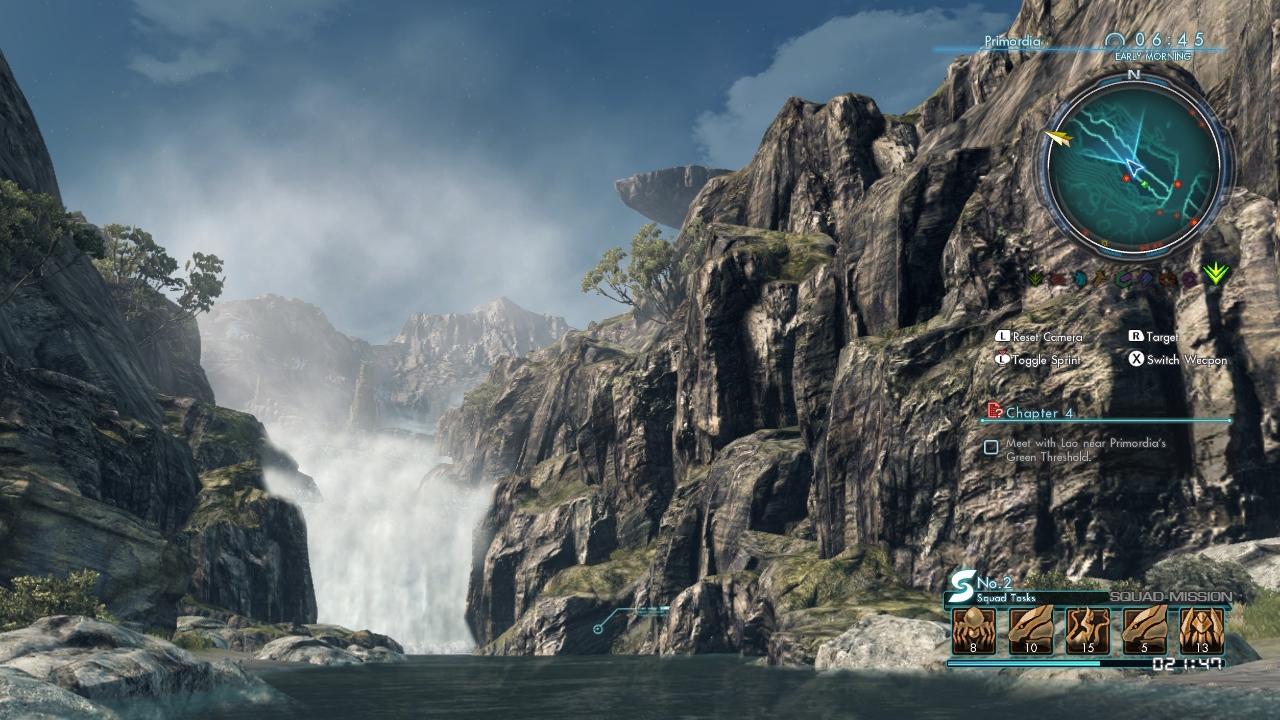Select the armored insect squad task showing 13
Screen dimensions: 1280x720
(x=1201, y=631)
